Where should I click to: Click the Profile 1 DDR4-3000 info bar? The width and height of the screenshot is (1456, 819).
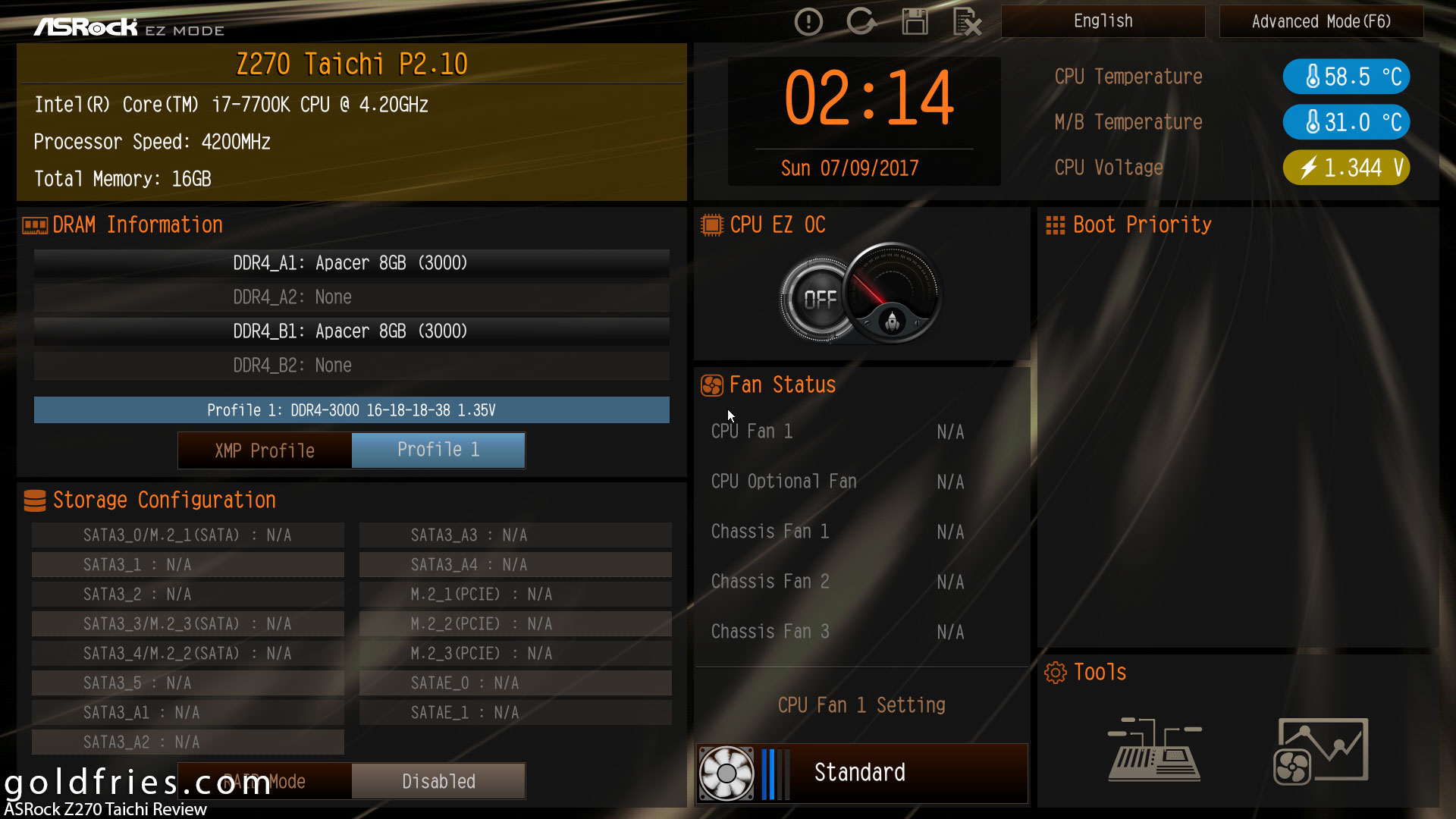click(351, 410)
